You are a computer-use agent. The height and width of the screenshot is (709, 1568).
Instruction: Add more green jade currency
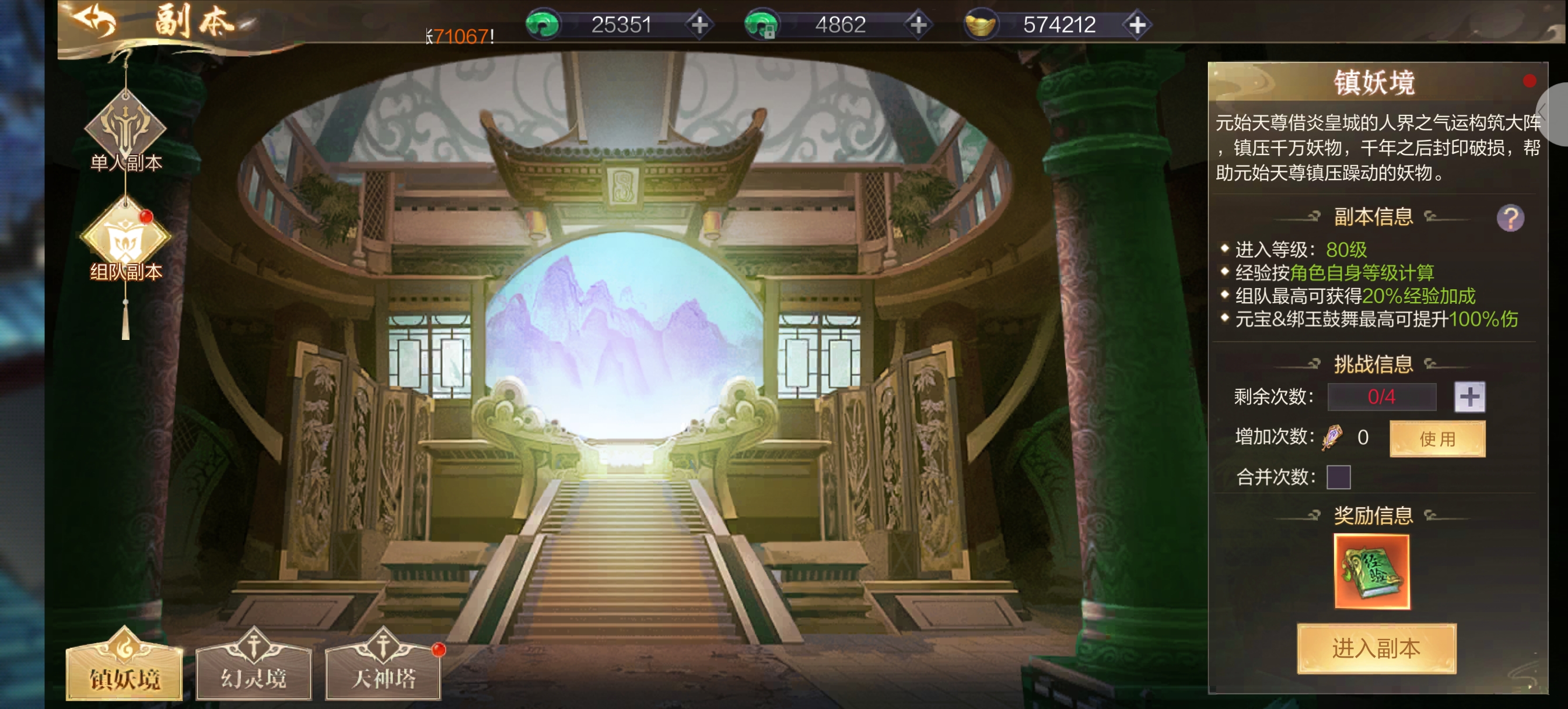coord(699,25)
